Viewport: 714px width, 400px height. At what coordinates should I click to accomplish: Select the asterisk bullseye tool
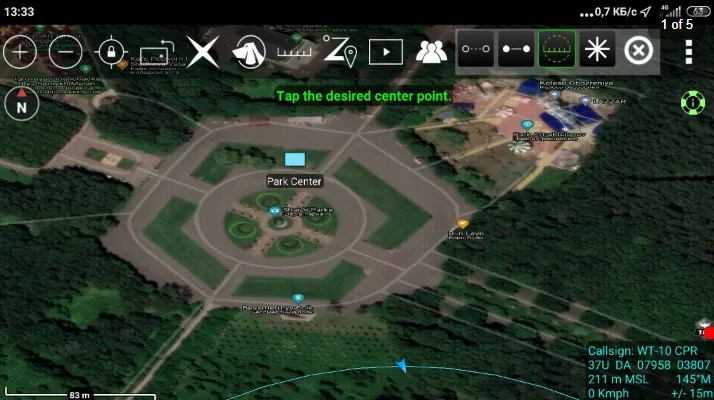[x=597, y=48]
